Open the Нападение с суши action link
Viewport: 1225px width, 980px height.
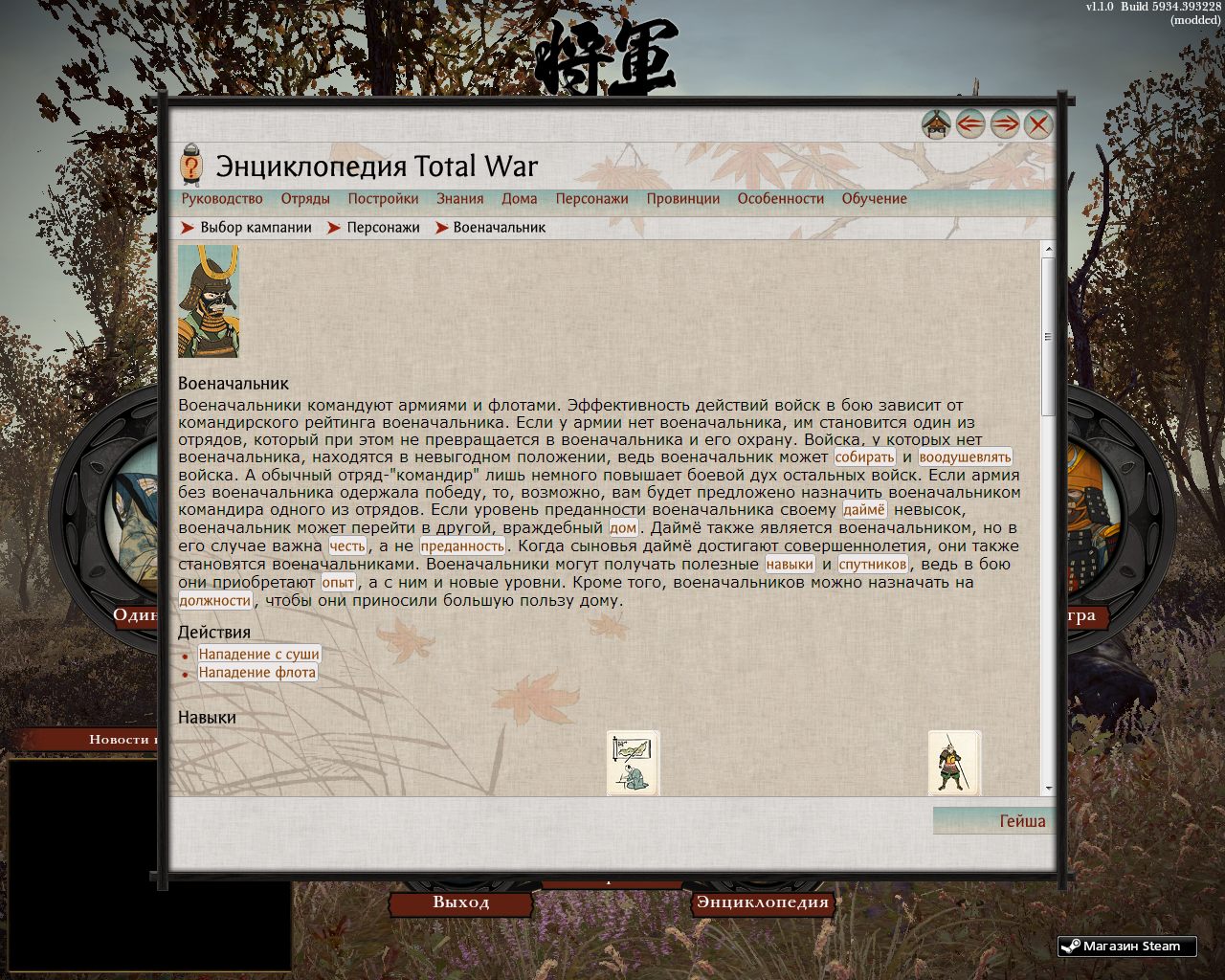point(258,654)
